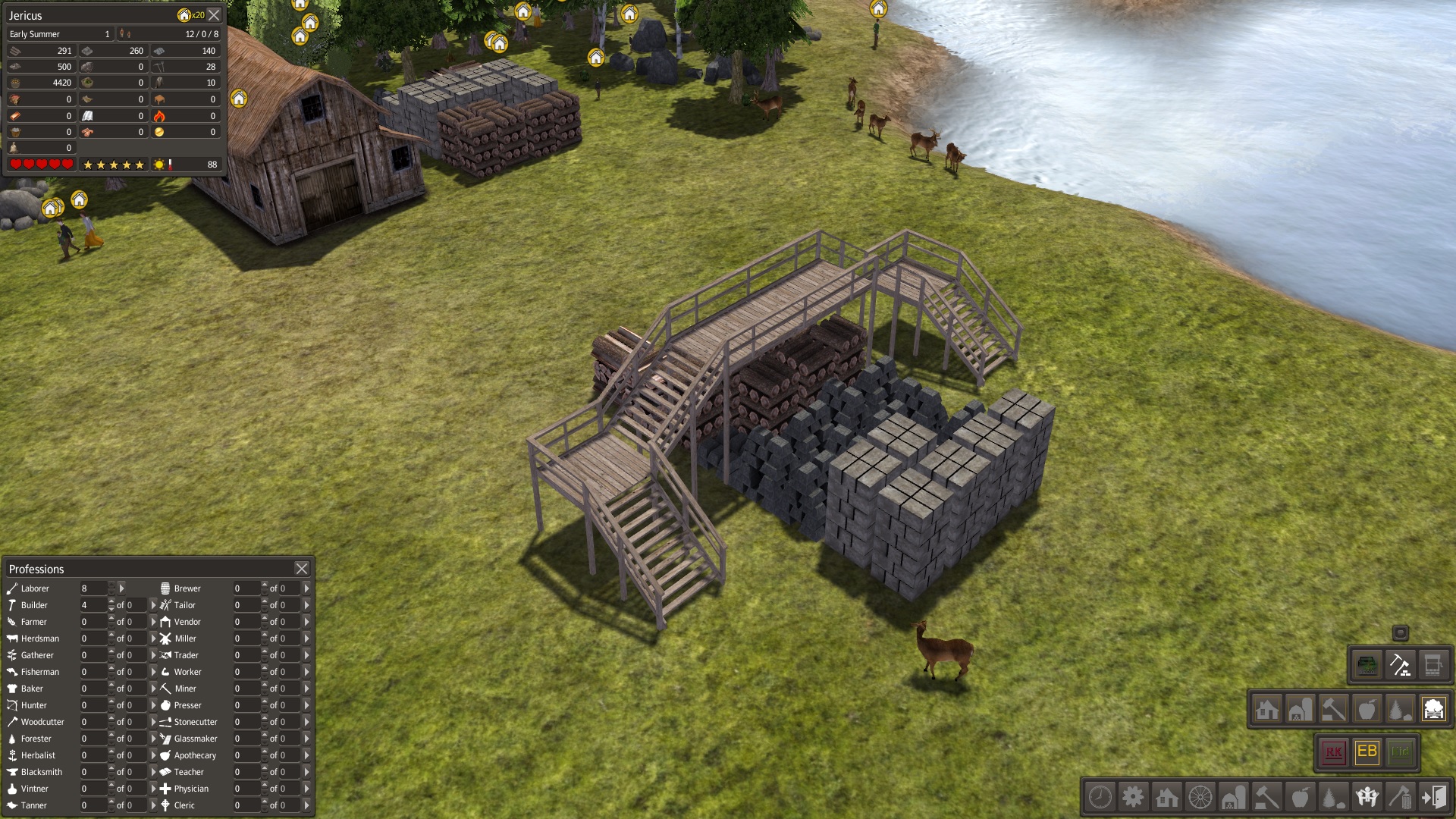Expand the Cleric row arrow
Screen dimensions: 1456x819
(306, 805)
